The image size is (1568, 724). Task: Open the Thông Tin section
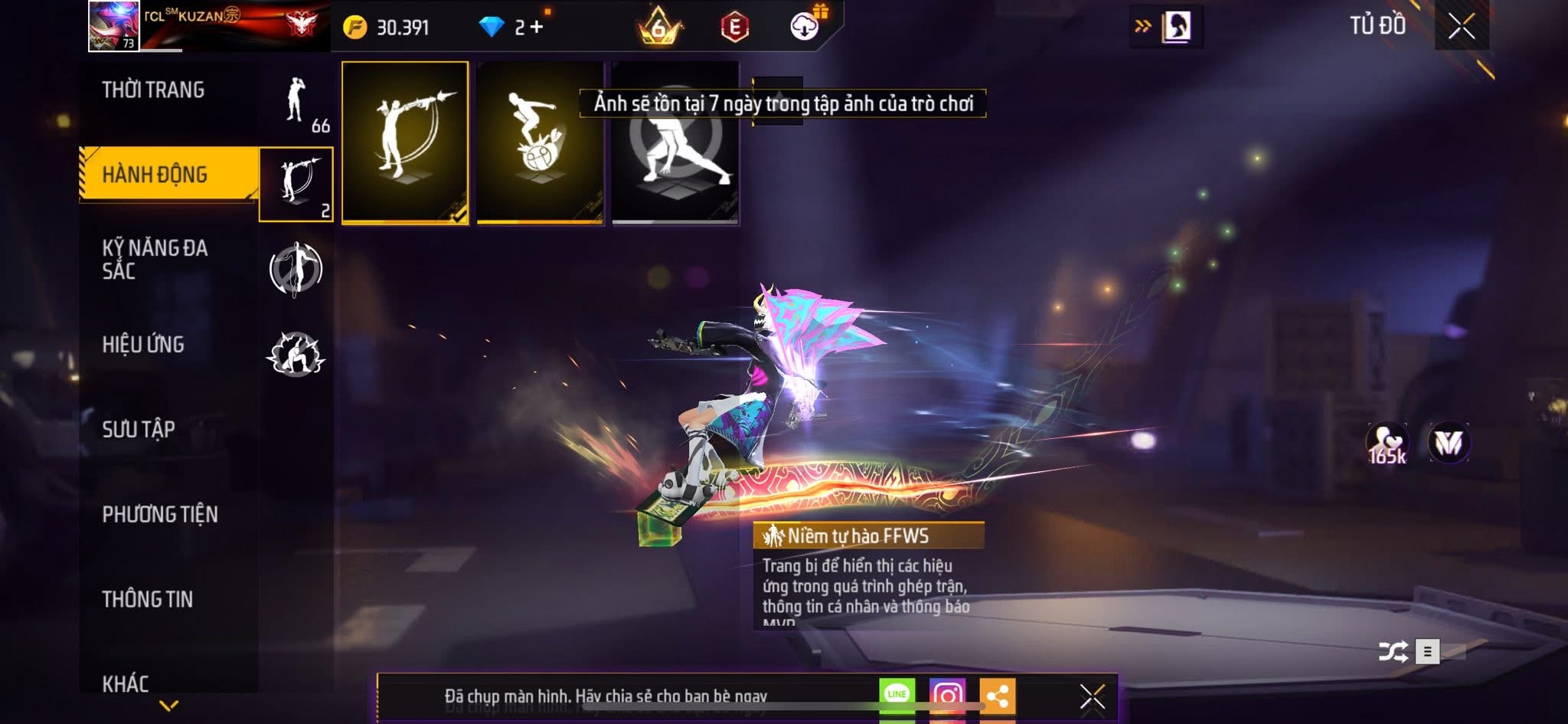click(x=148, y=599)
